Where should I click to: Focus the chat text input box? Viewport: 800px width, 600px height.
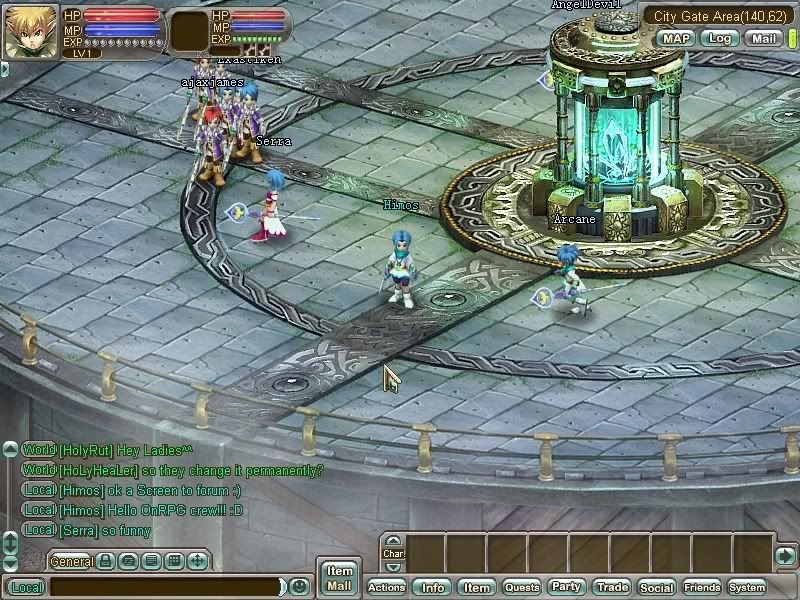click(x=165, y=588)
